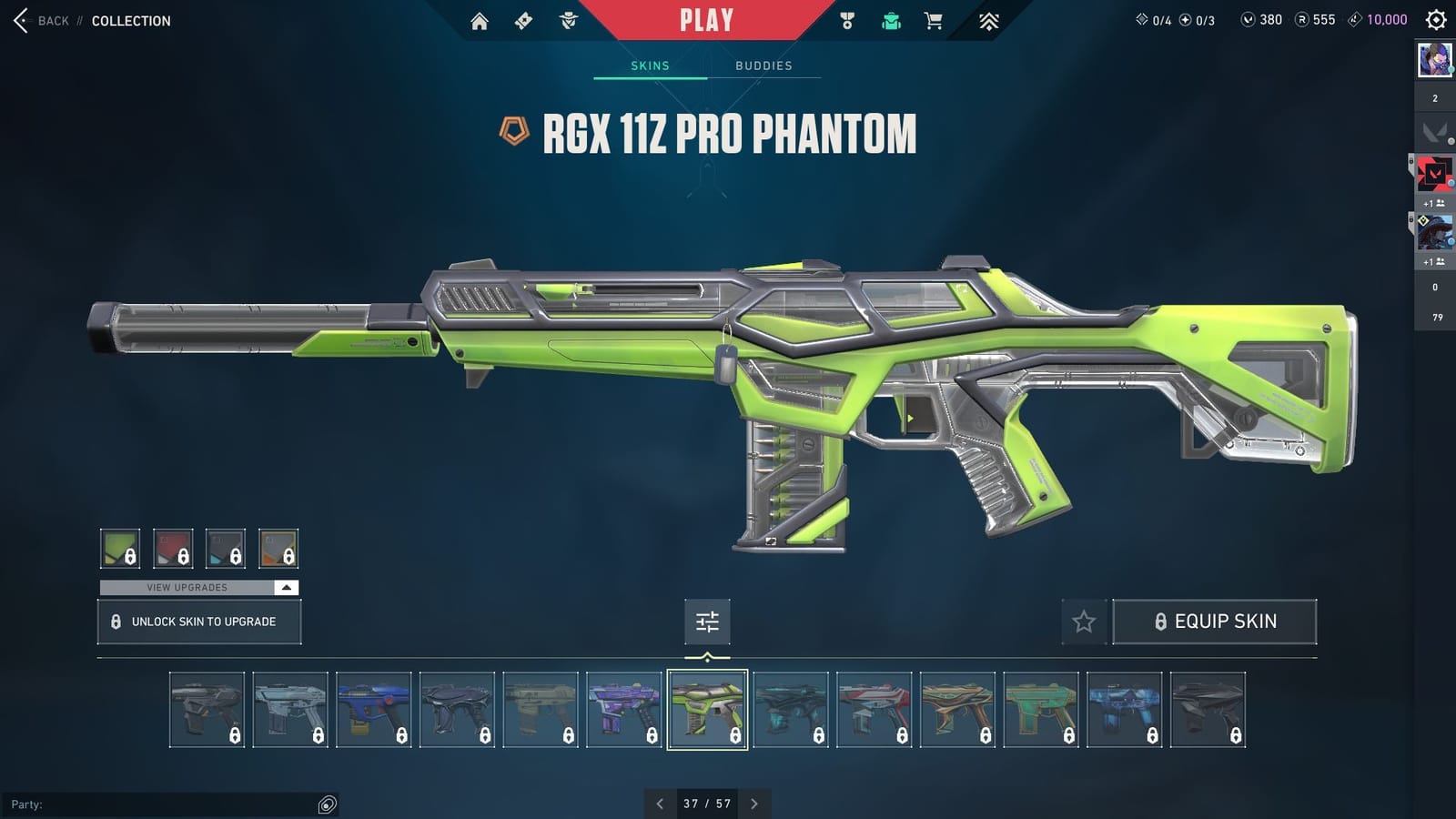This screenshot has height=819, width=1456.
Task: Switch to the BUDDIES tab
Action: tap(764, 65)
